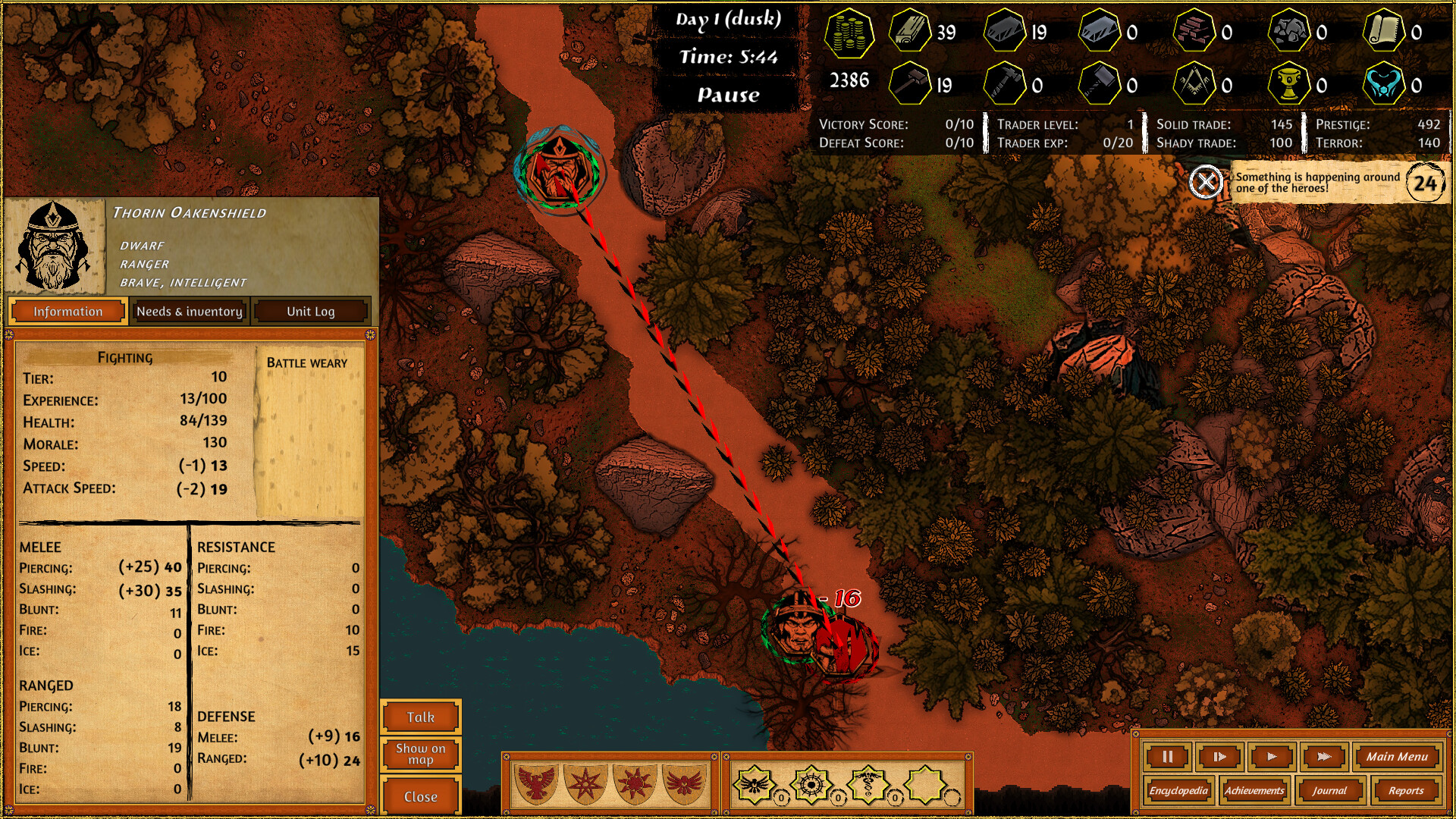1456x819 pixels.
Task: Show the Unit Log tab
Action: 310,311
